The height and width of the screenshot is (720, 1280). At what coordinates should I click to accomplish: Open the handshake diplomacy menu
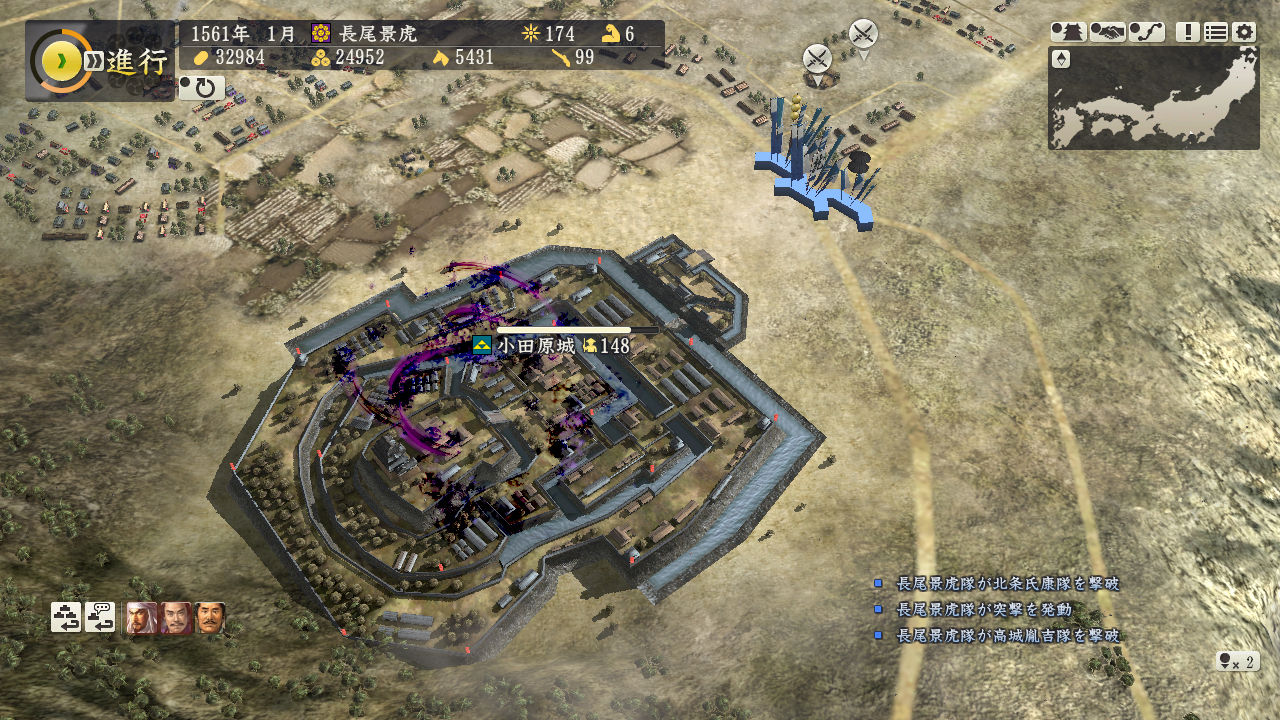click(1107, 32)
